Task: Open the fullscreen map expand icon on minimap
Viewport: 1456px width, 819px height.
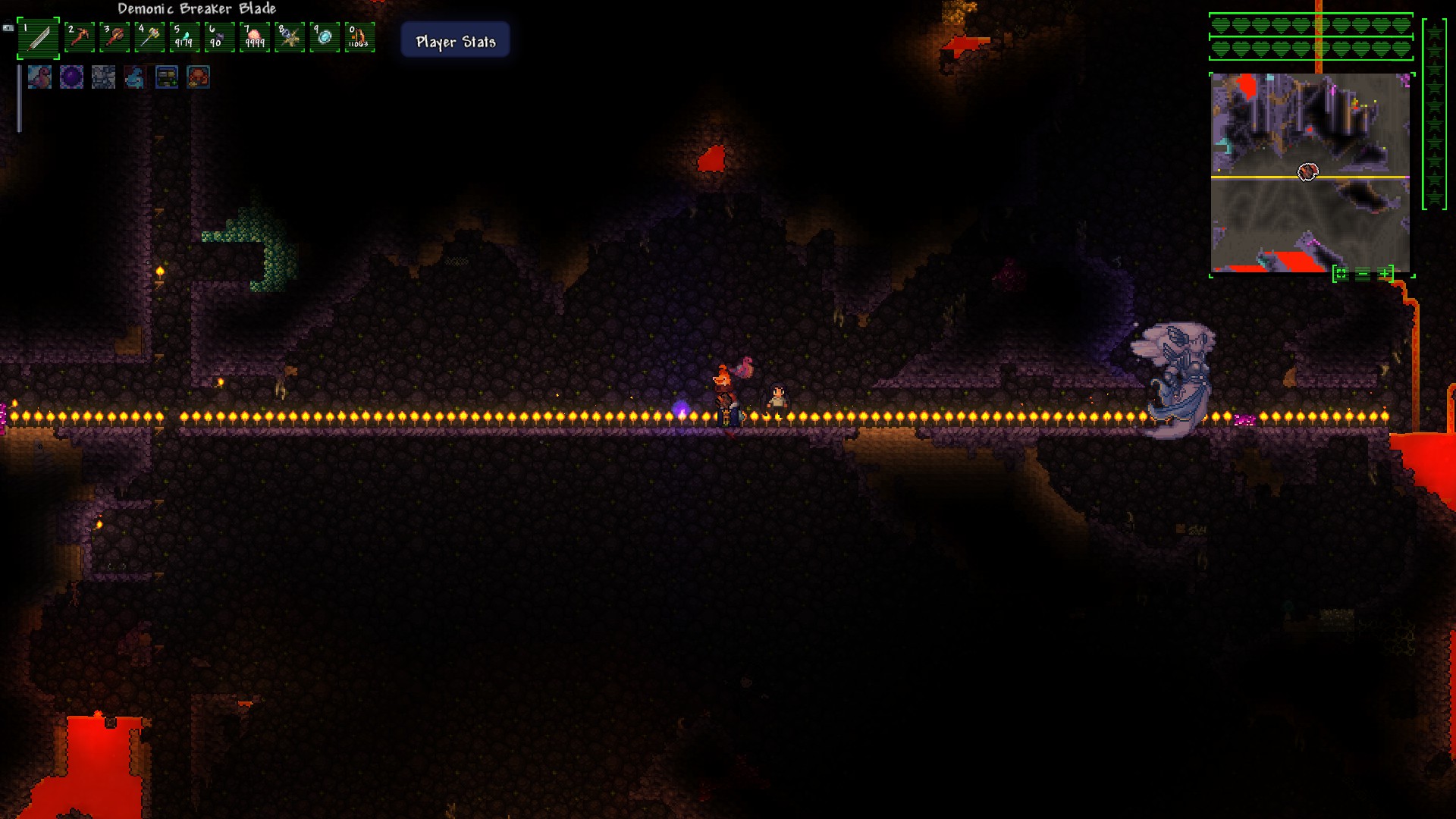Action: pyautogui.click(x=1341, y=274)
